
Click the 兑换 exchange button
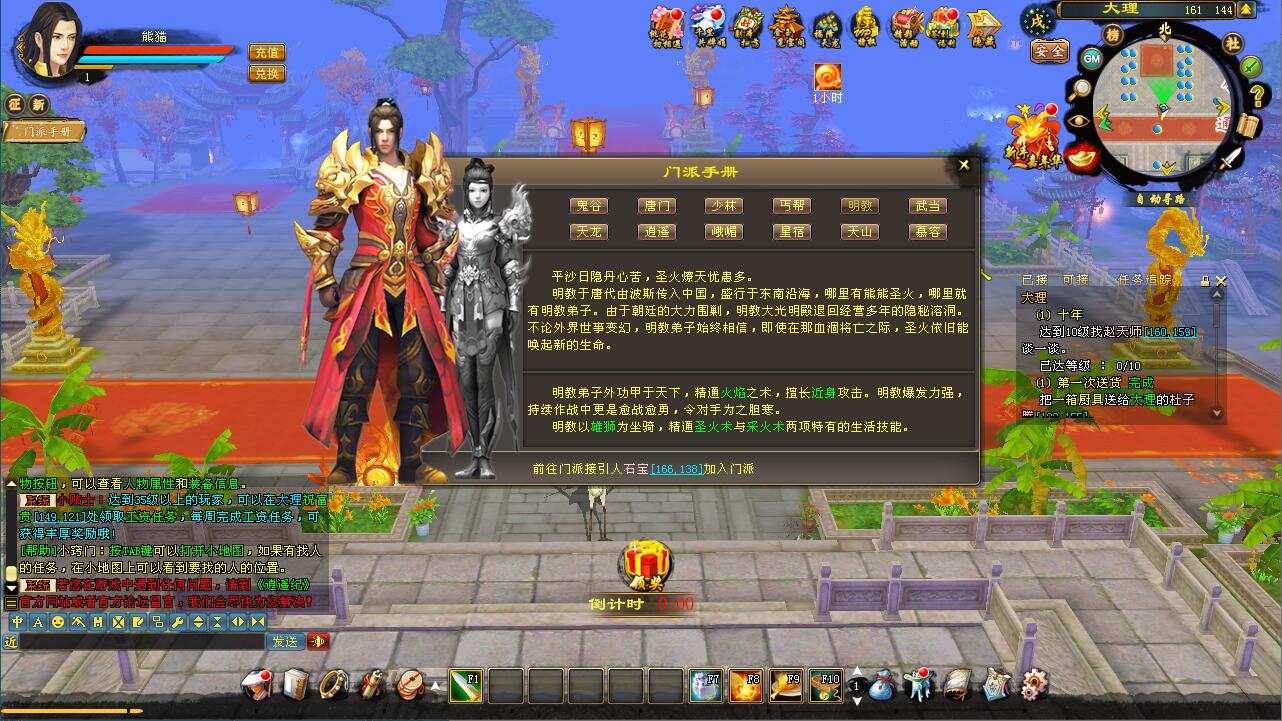click(266, 74)
